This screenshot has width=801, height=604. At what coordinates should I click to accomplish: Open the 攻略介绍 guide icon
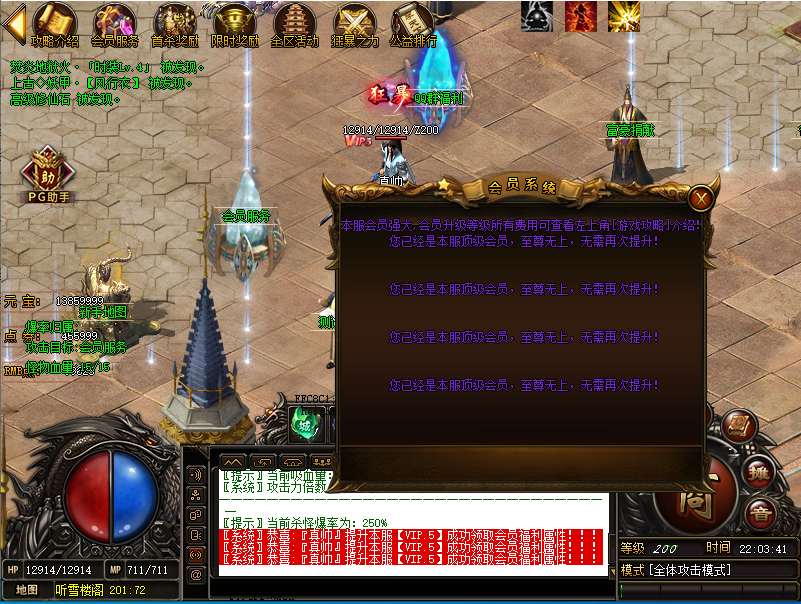(x=54, y=25)
